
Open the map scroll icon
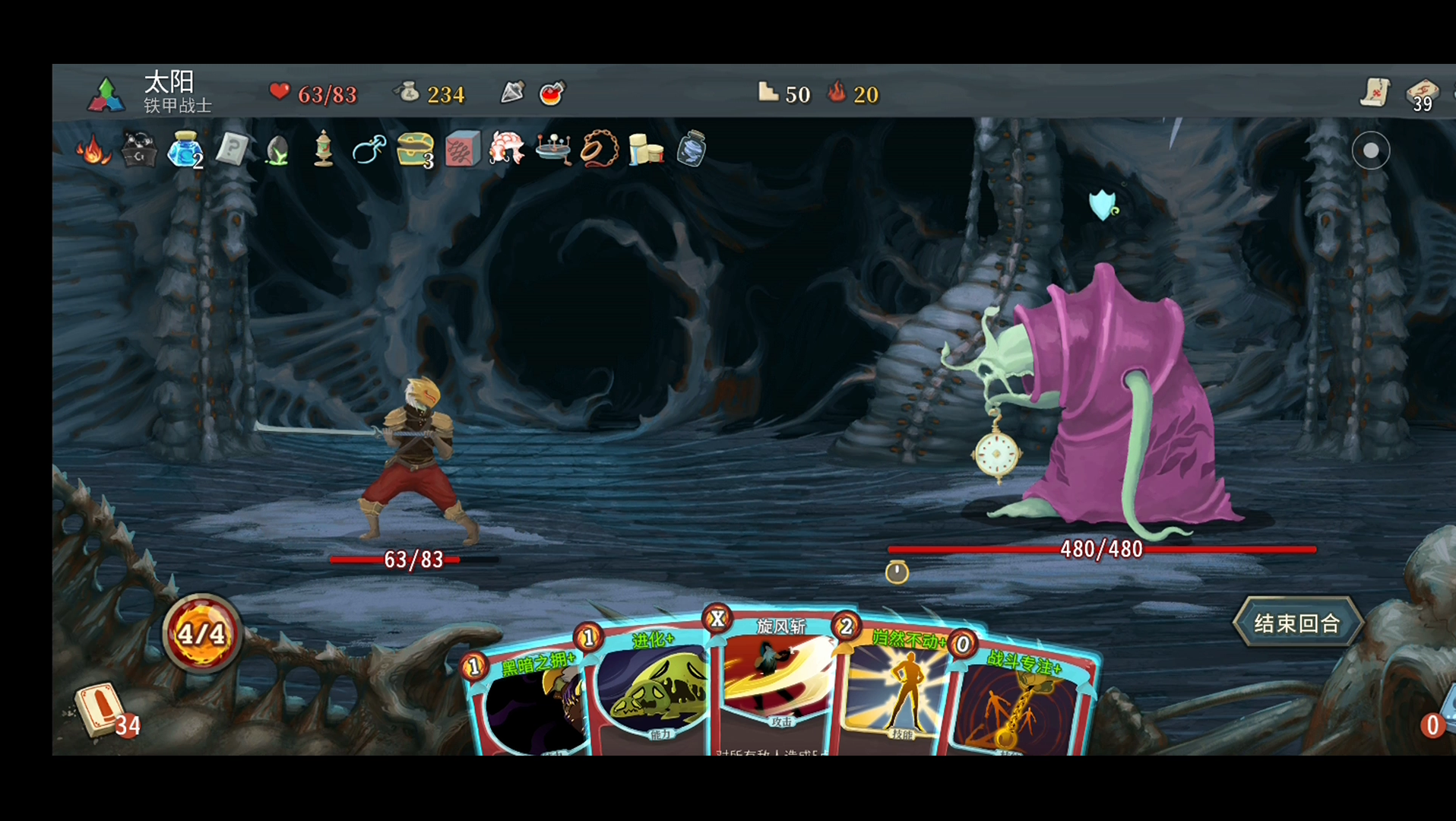coord(1375,93)
